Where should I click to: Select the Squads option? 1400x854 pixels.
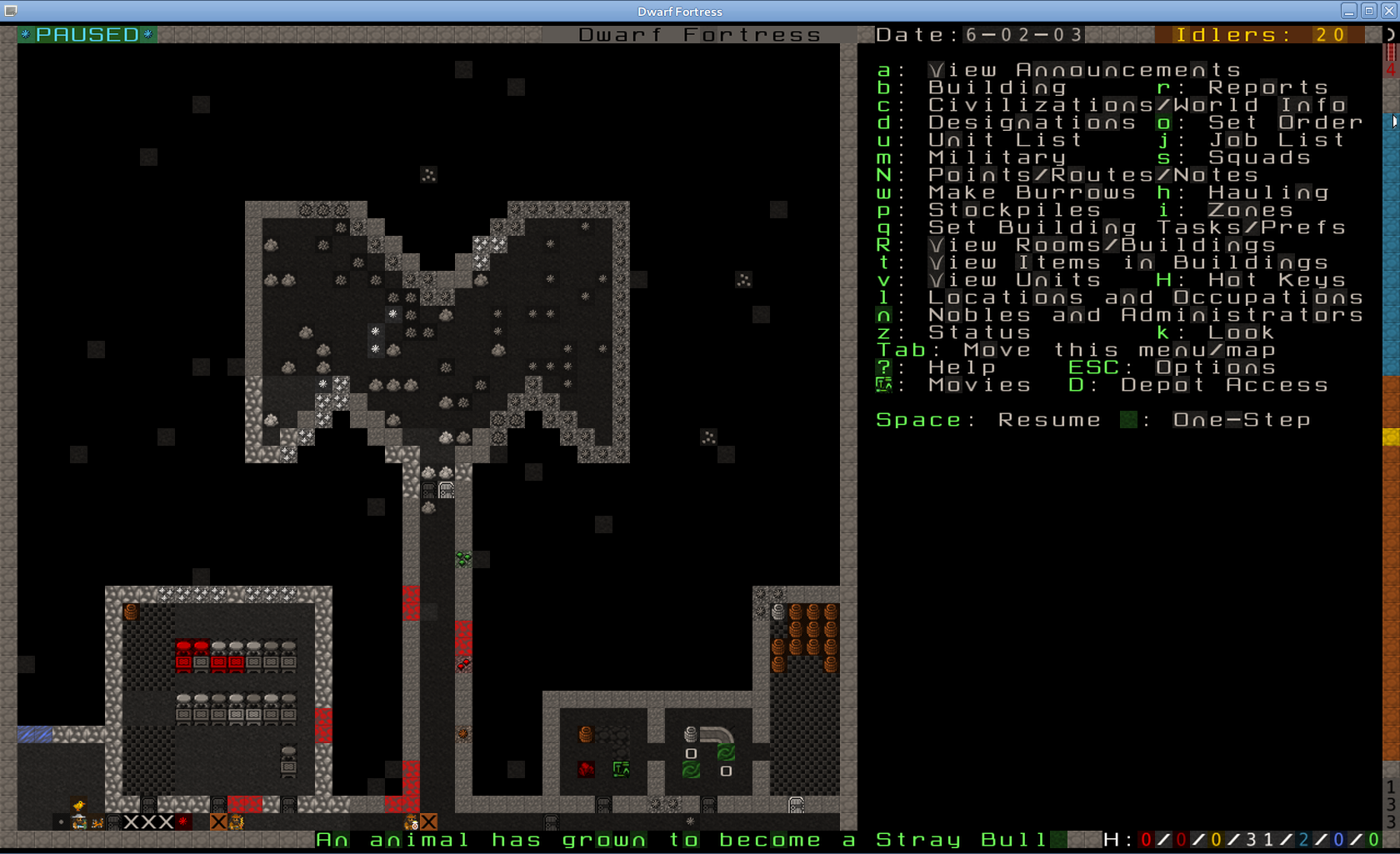1259,157
